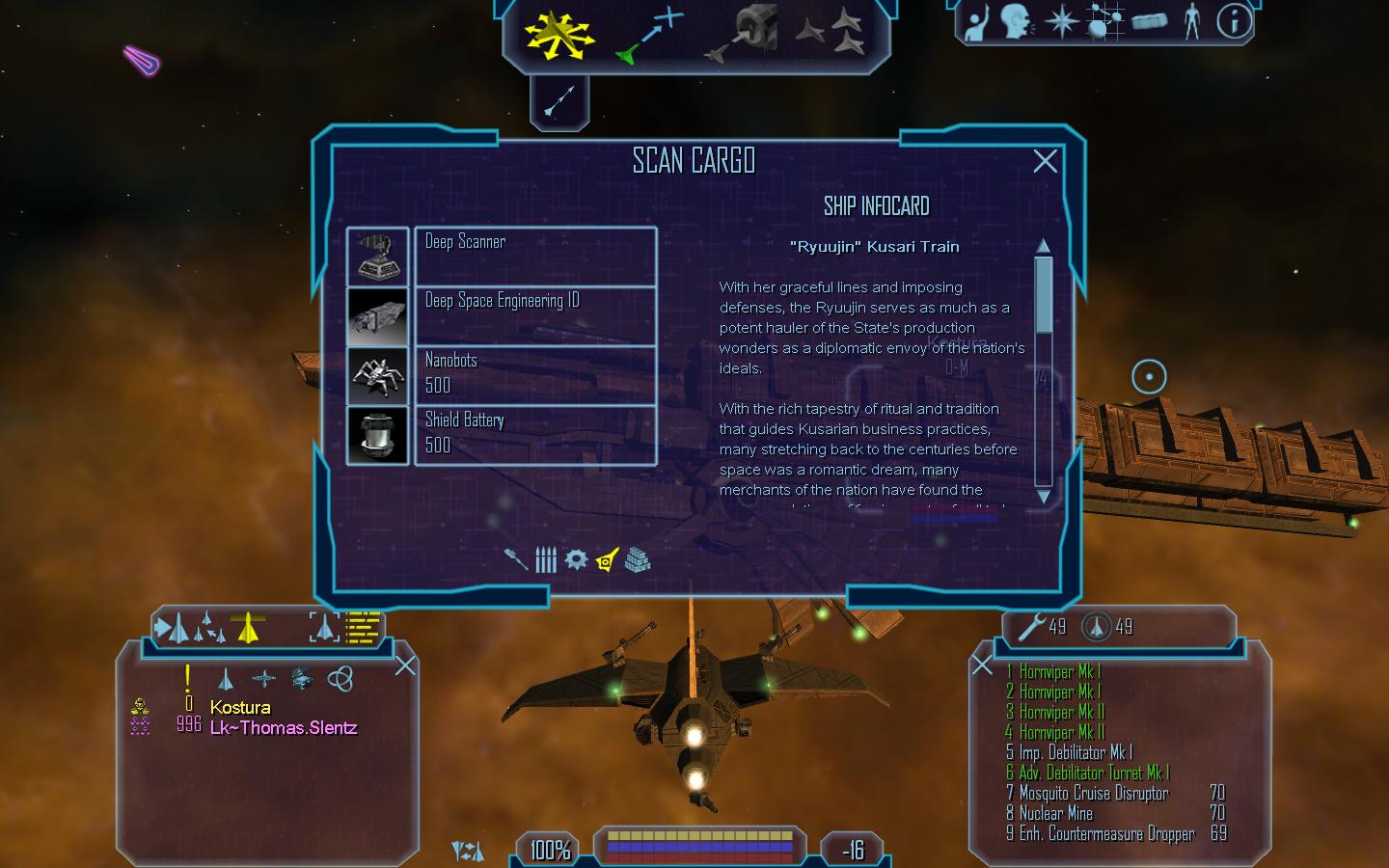Image resolution: width=1389 pixels, height=868 pixels.
Task: Select Mosquito Cruise Disruptor in weapons list
Action: tap(1094, 793)
